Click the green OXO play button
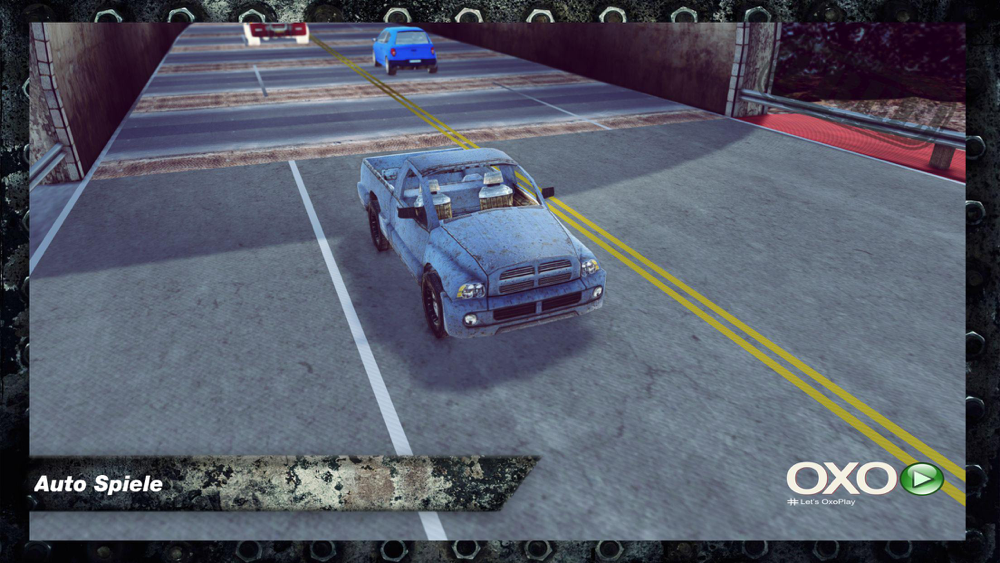The width and height of the screenshot is (1000, 563). [x=921, y=478]
